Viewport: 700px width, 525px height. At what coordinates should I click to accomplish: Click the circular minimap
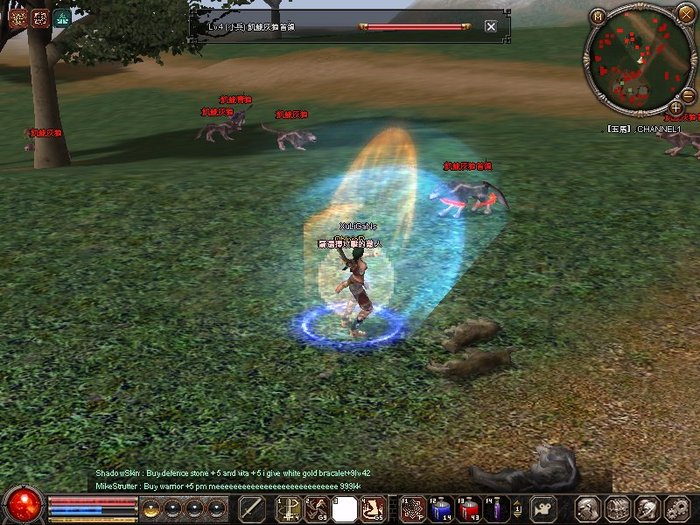pyautogui.click(x=636, y=62)
